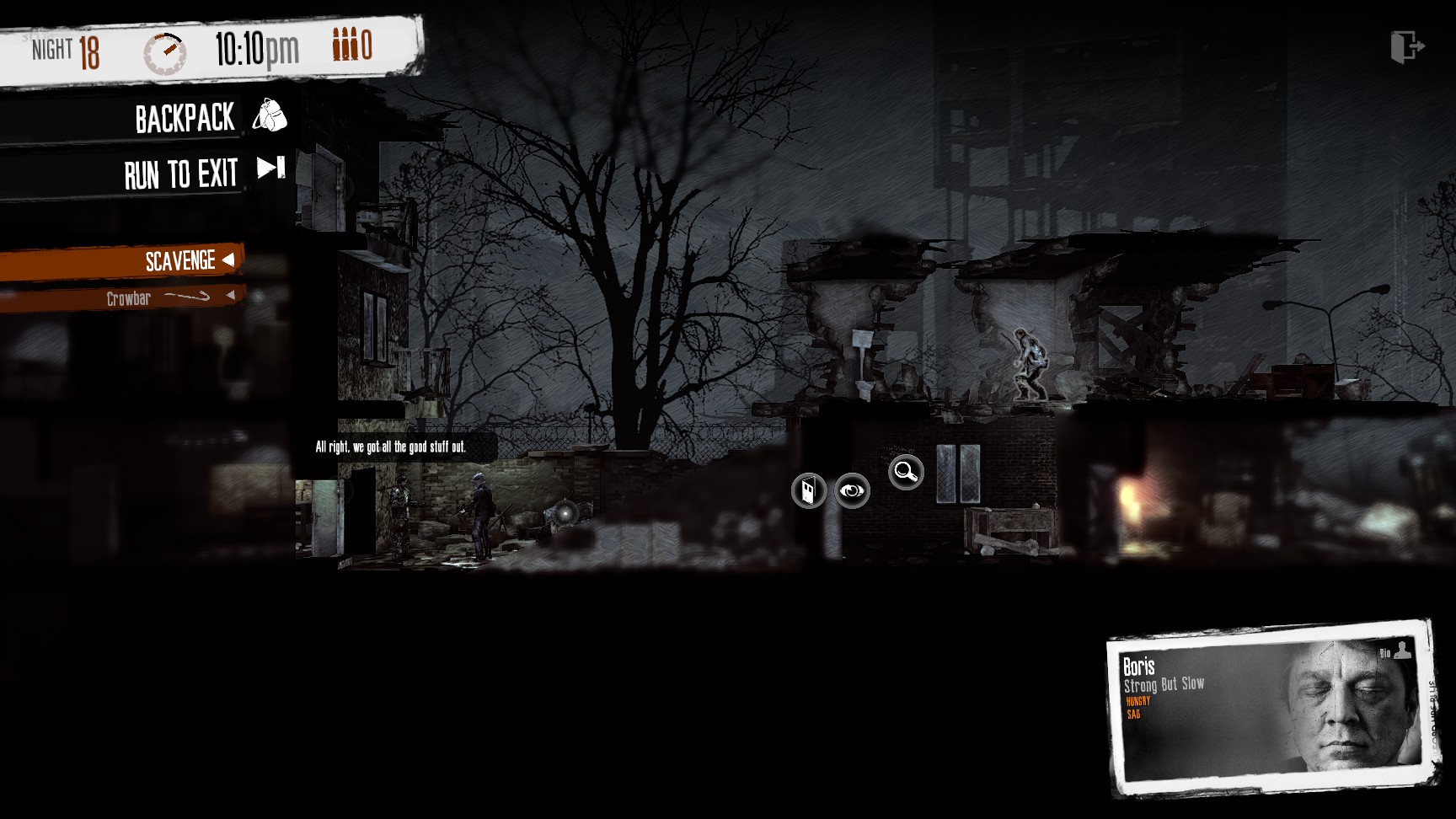The image size is (1456, 819).
Task: Click the eye peek icon
Action: (x=852, y=490)
